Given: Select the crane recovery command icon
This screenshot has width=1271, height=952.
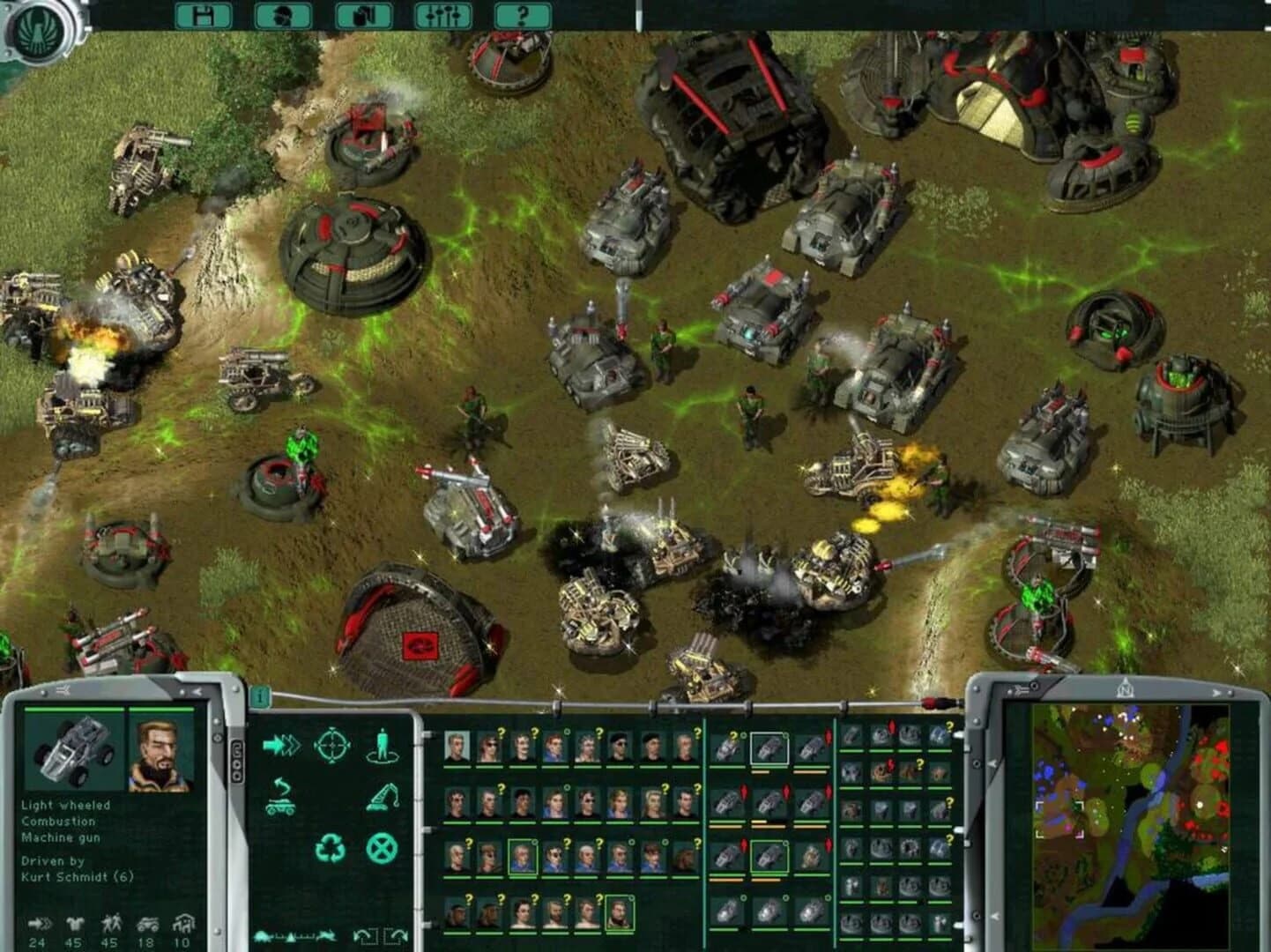Looking at the screenshot, I should coord(381,795).
